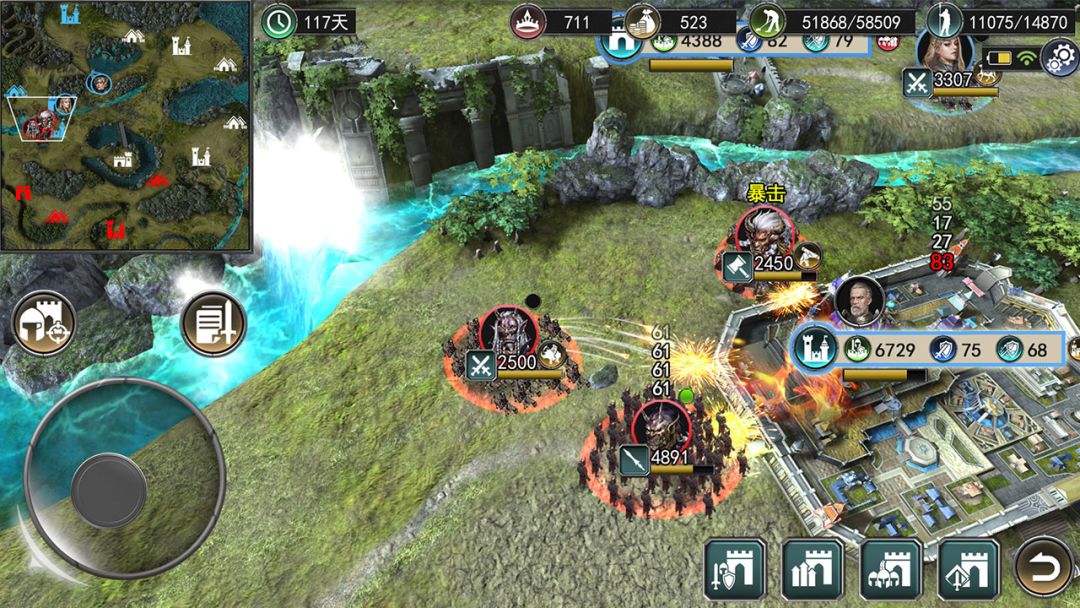Viewport: 1080px width, 608px height.
Task: Open the castle garrison sword-and-shield button
Action: coord(735,569)
